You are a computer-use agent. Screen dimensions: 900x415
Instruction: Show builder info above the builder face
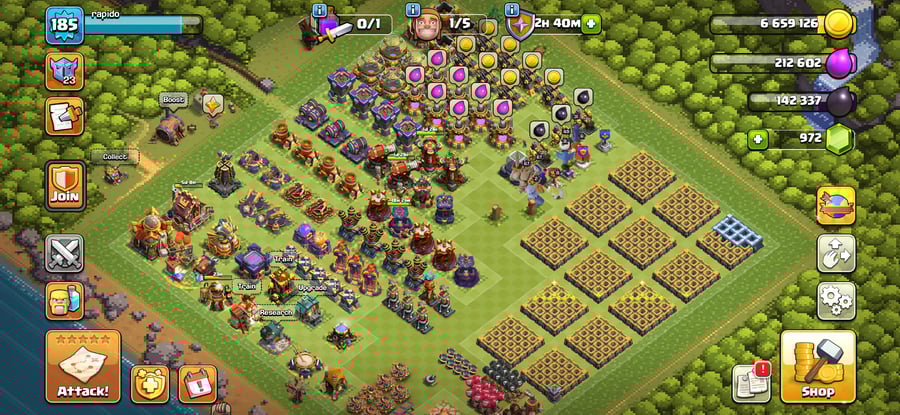(412, 10)
